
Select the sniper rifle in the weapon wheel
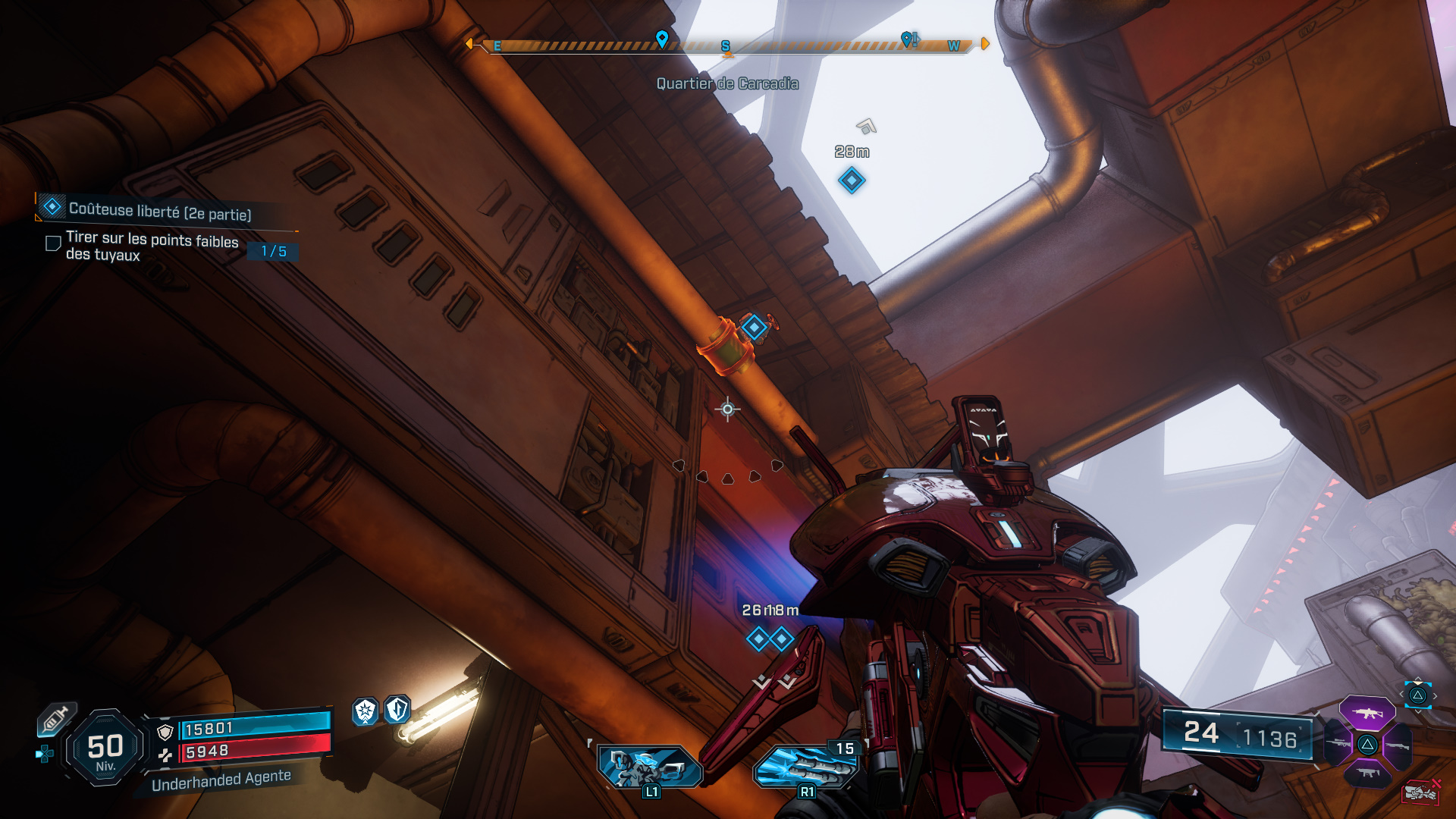[x=1337, y=743]
